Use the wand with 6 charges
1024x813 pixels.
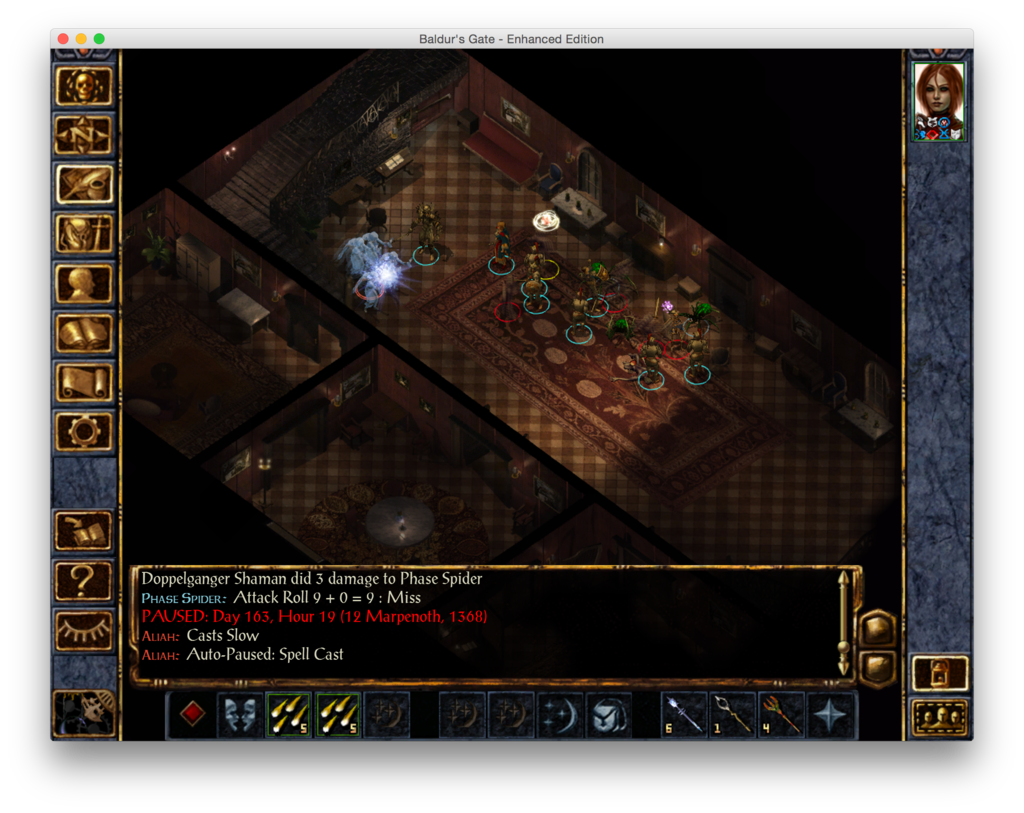(x=684, y=715)
